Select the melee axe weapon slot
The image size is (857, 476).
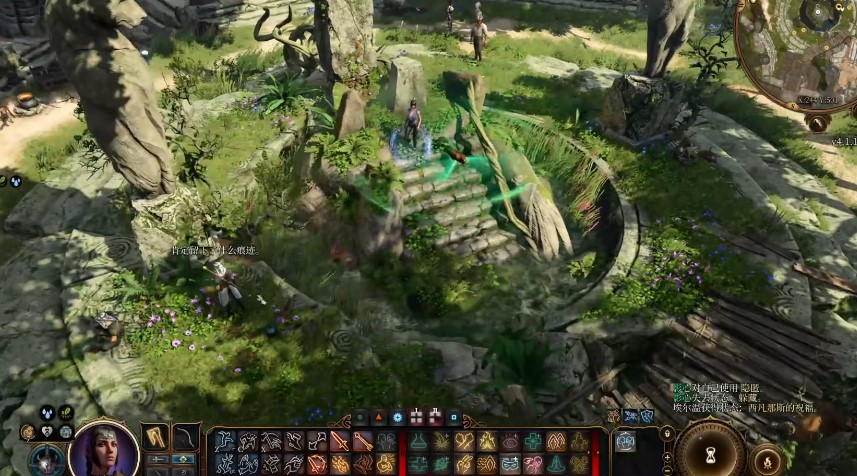click(155, 438)
